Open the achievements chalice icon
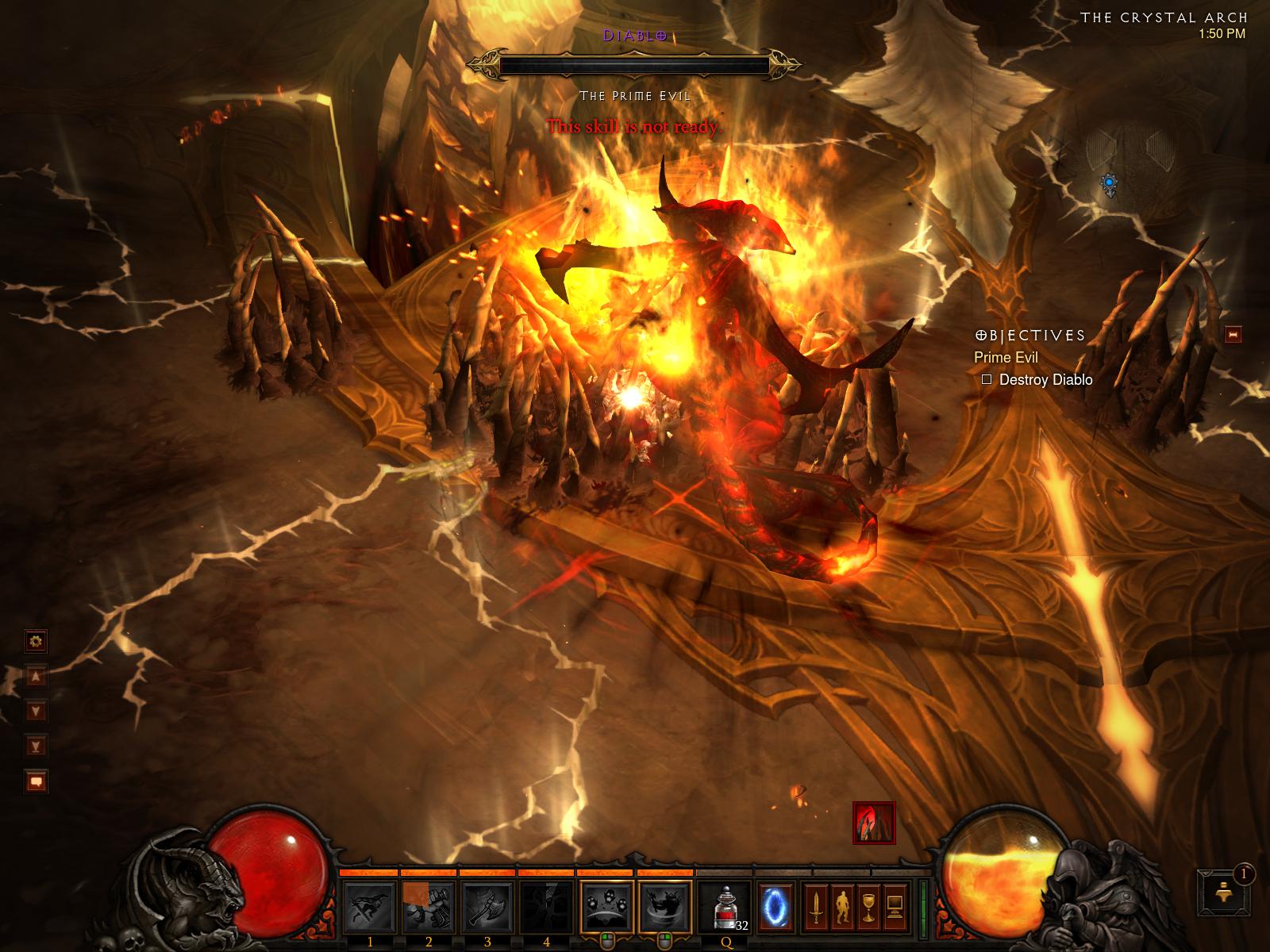 coord(868,907)
